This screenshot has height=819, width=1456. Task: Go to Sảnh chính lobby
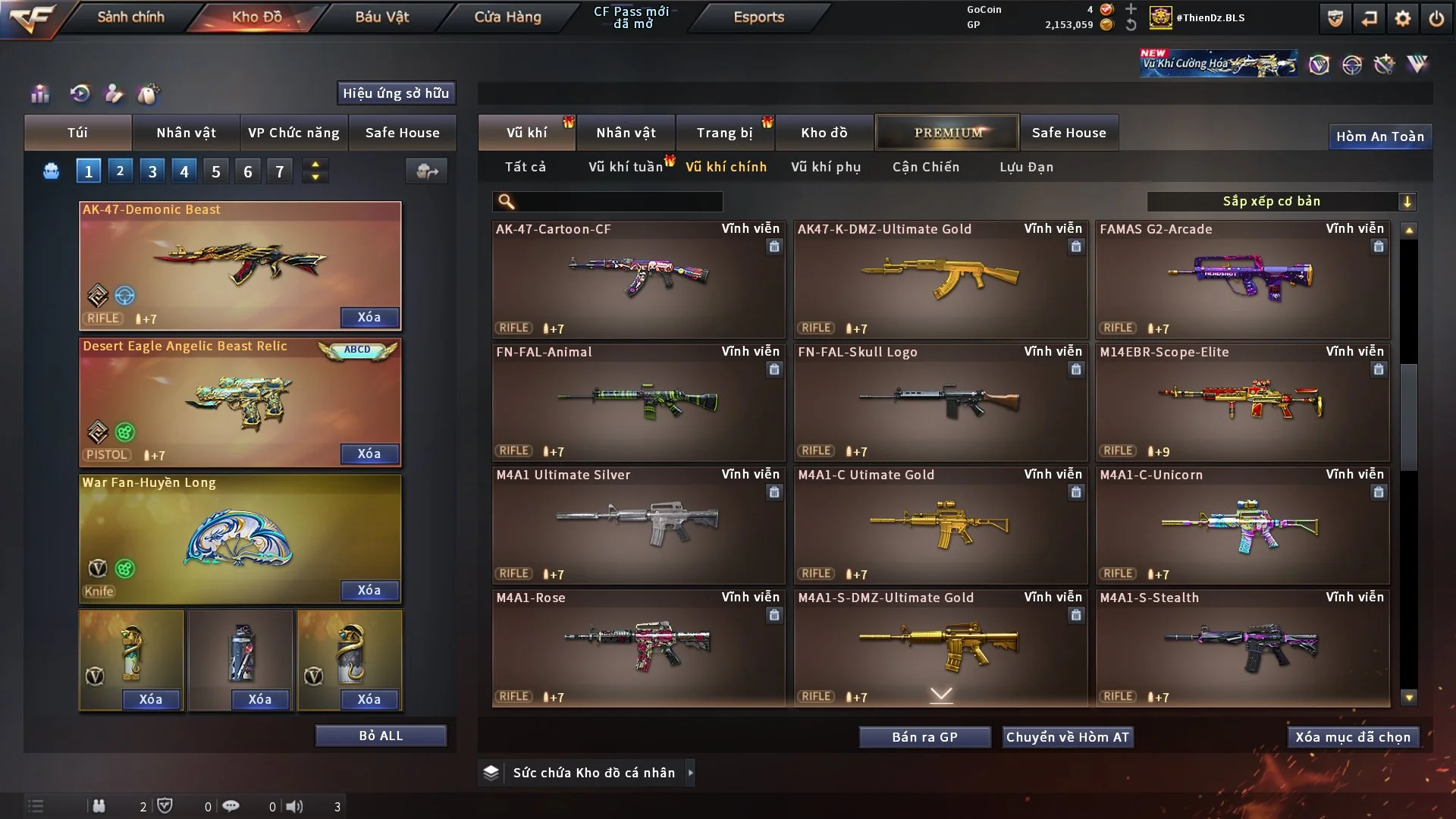pos(130,17)
